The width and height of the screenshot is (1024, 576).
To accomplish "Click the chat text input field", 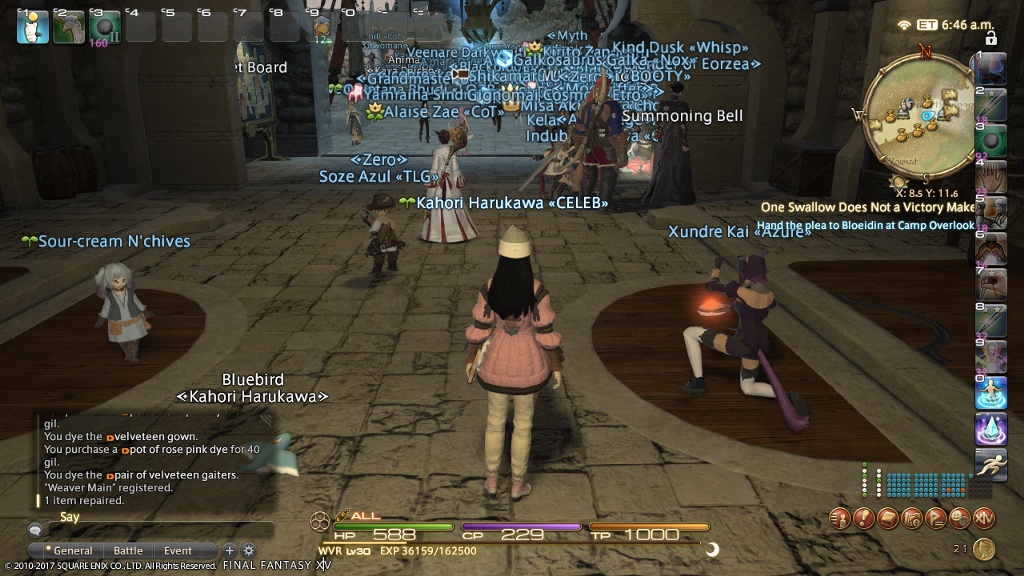I will 160,530.
